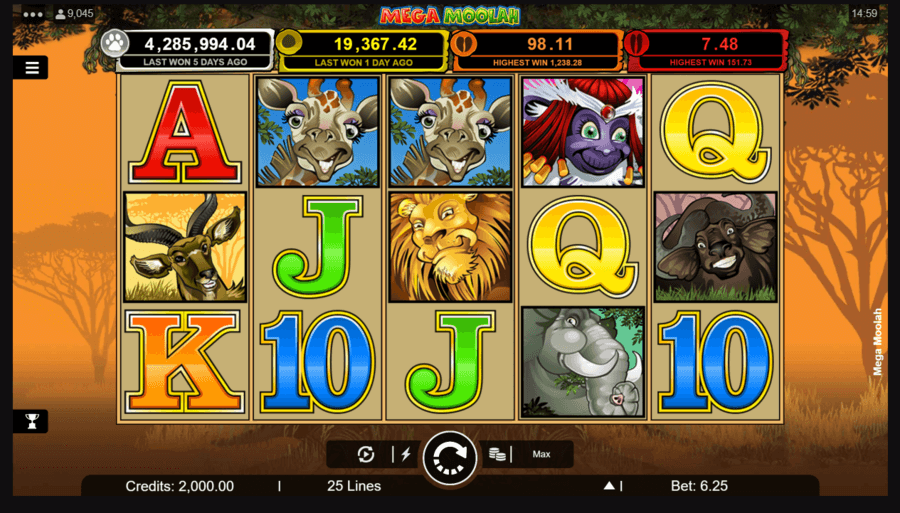
Task: Enable quick spin lightning bolt
Action: pos(405,454)
